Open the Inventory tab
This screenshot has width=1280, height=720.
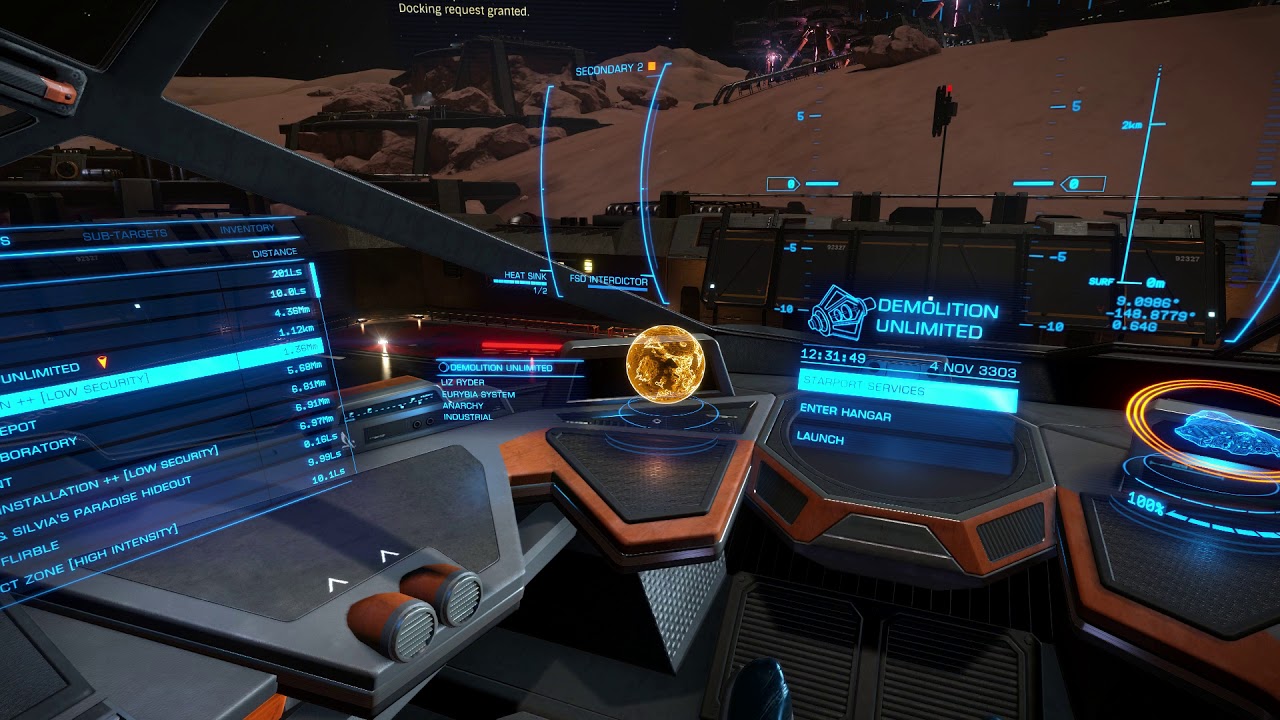[246, 230]
